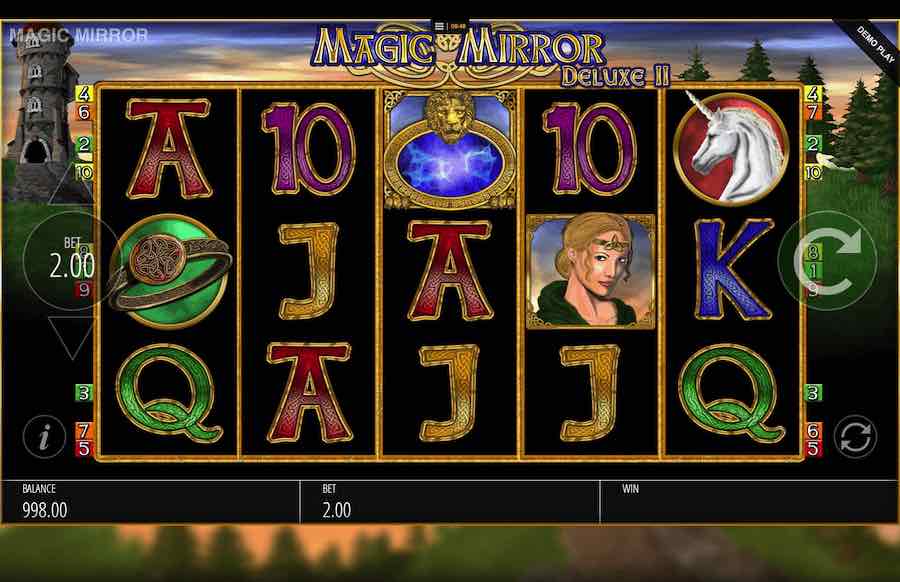The height and width of the screenshot is (582, 900).
Task: Increase the bet with the up triangle
Action: [x=70, y=187]
